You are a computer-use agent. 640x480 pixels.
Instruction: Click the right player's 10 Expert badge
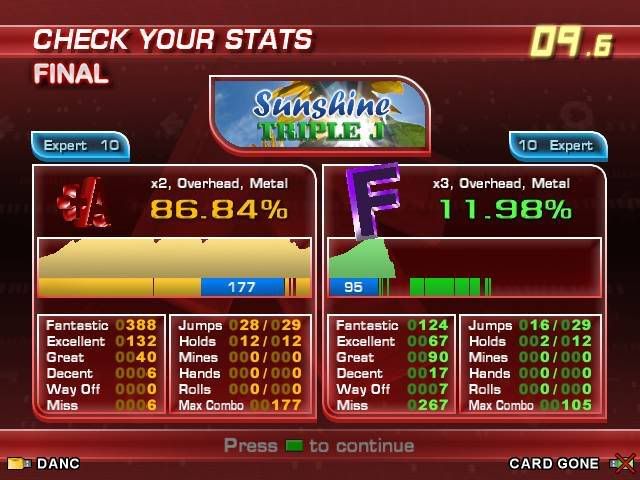[557, 146]
